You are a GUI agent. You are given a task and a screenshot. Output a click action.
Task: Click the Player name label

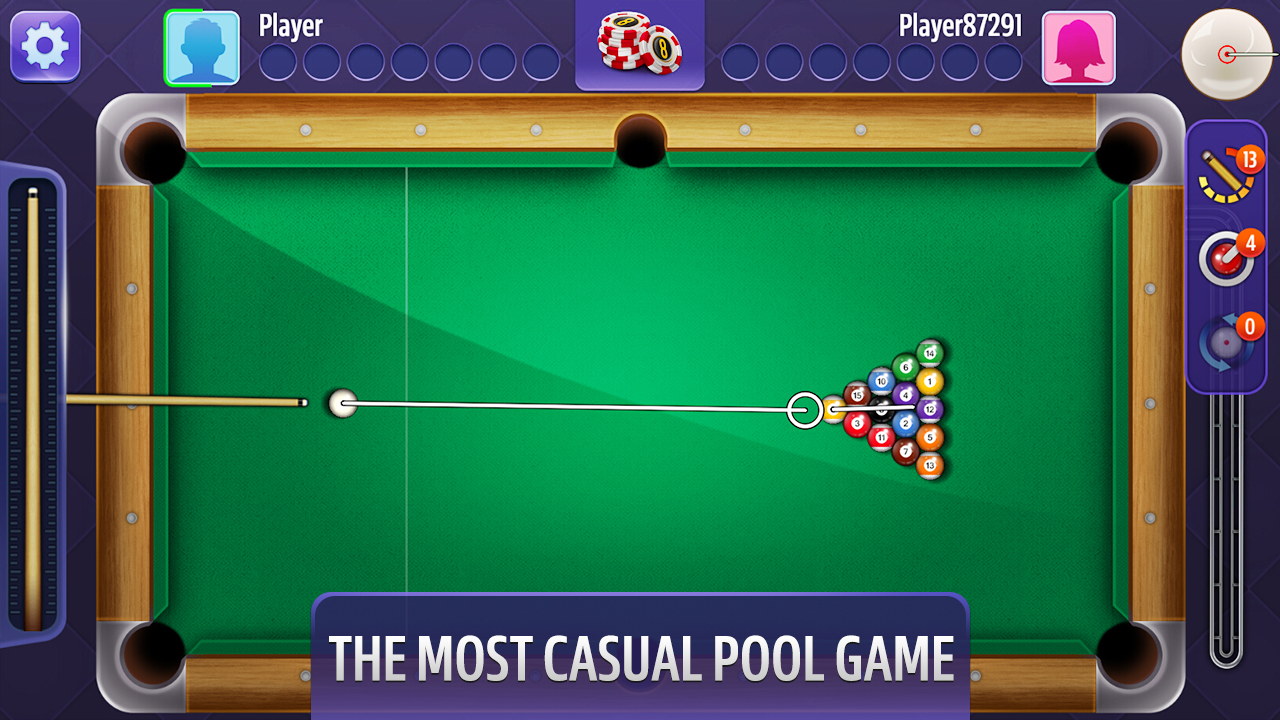click(x=290, y=27)
